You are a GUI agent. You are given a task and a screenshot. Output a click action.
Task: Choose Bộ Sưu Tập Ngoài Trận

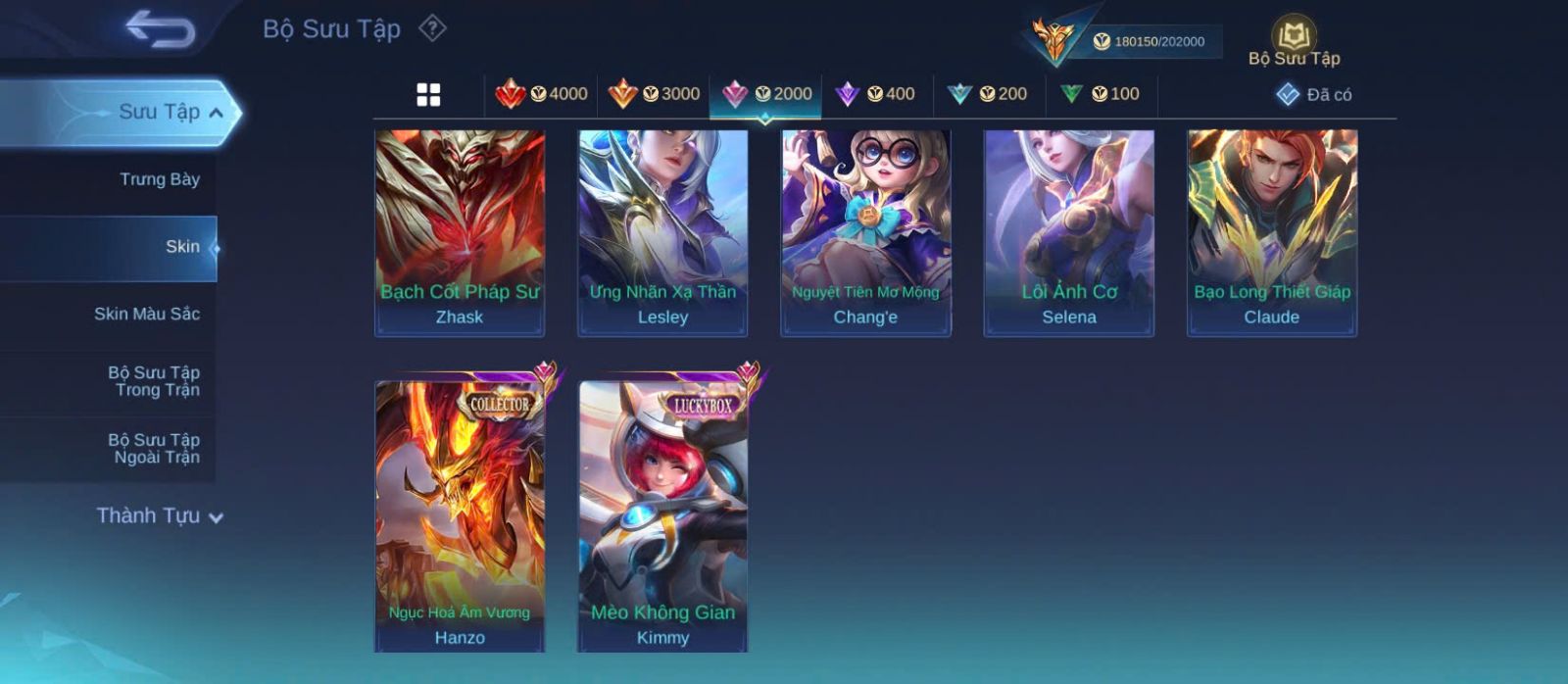[x=155, y=449]
